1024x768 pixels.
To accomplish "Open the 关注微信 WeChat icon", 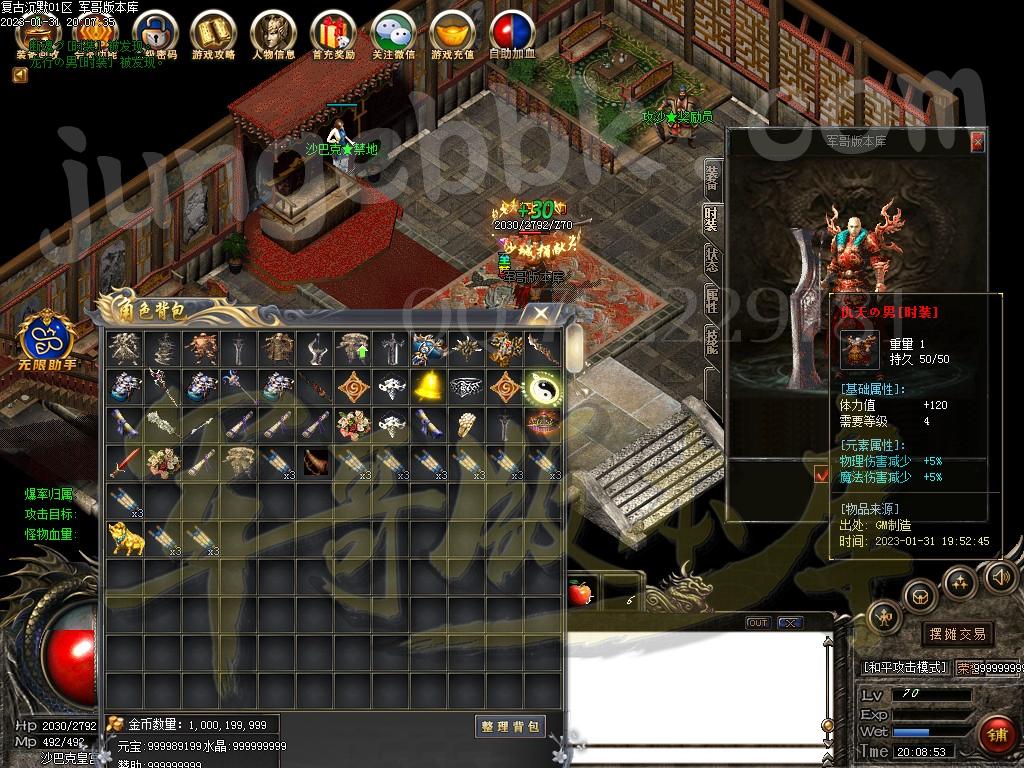I will pyautogui.click(x=393, y=33).
